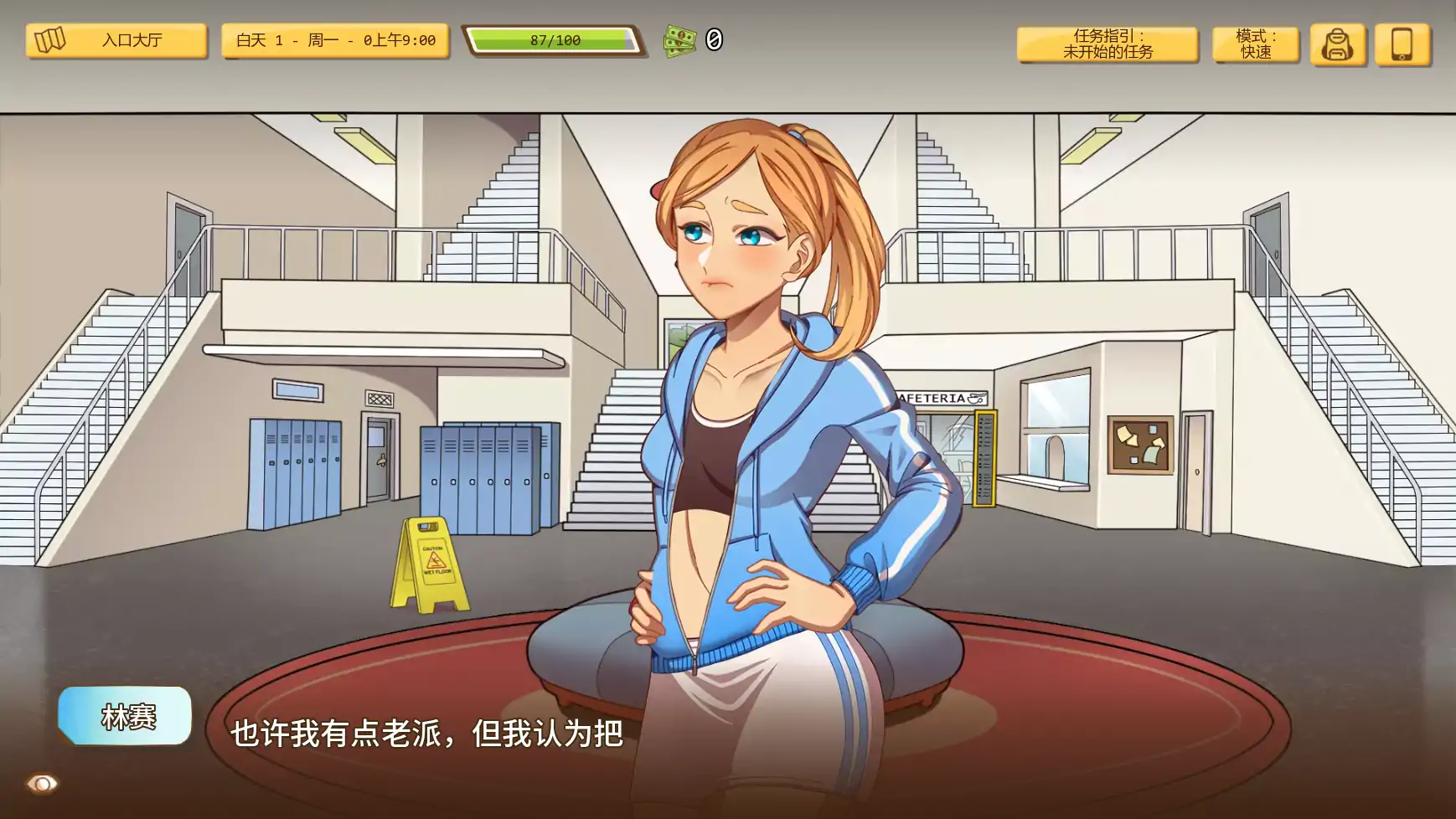Image resolution: width=1456 pixels, height=819 pixels.
Task: Open the in-game phone
Action: pyautogui.click(x=1402, y=46)
